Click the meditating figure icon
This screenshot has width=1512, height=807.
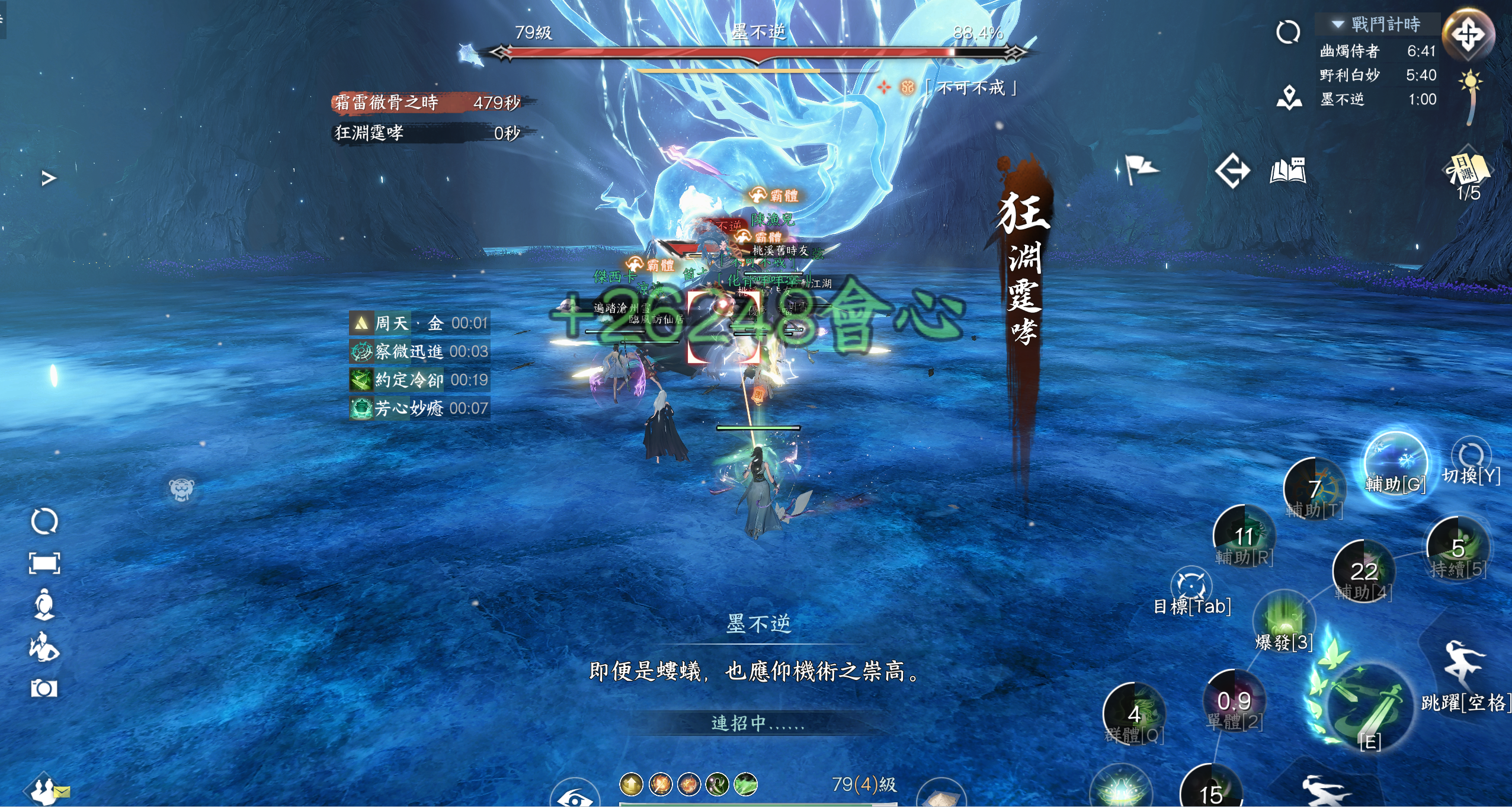44,604
